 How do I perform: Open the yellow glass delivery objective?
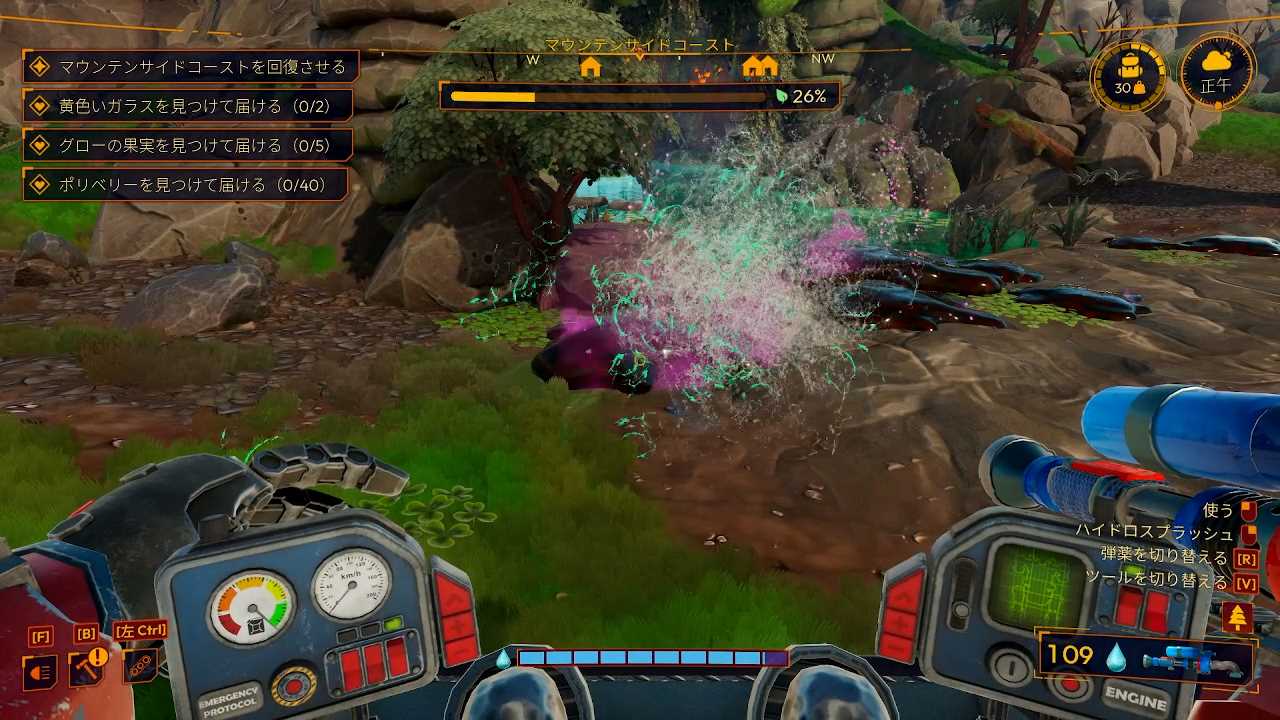coord(188,106)
